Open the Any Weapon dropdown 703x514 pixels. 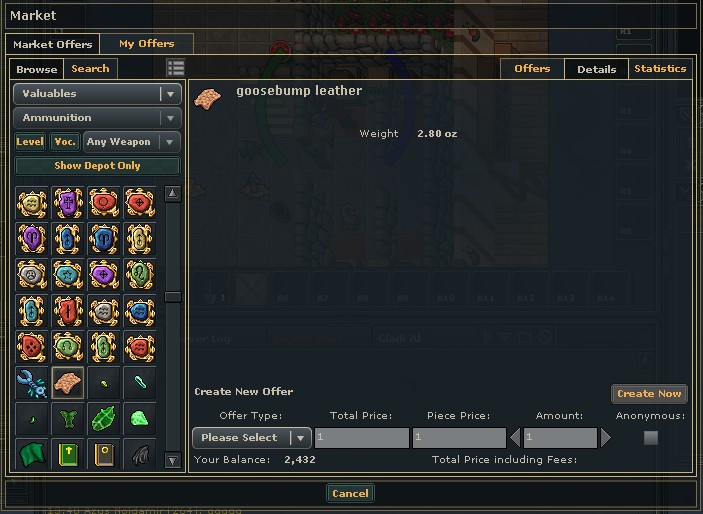coord(132,142)
